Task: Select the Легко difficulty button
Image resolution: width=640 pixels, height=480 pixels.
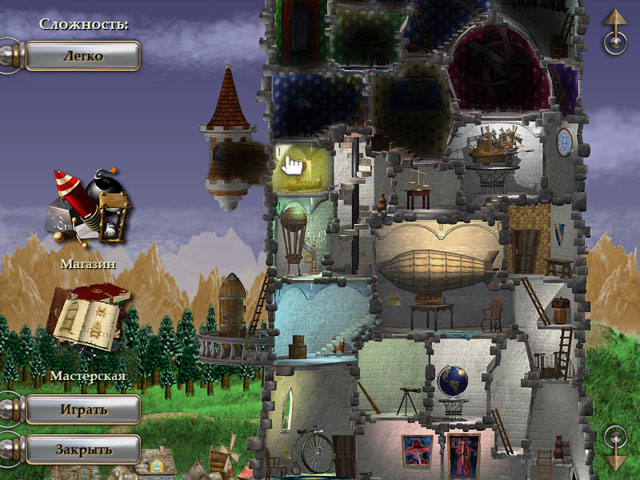Action: point(82,55)
